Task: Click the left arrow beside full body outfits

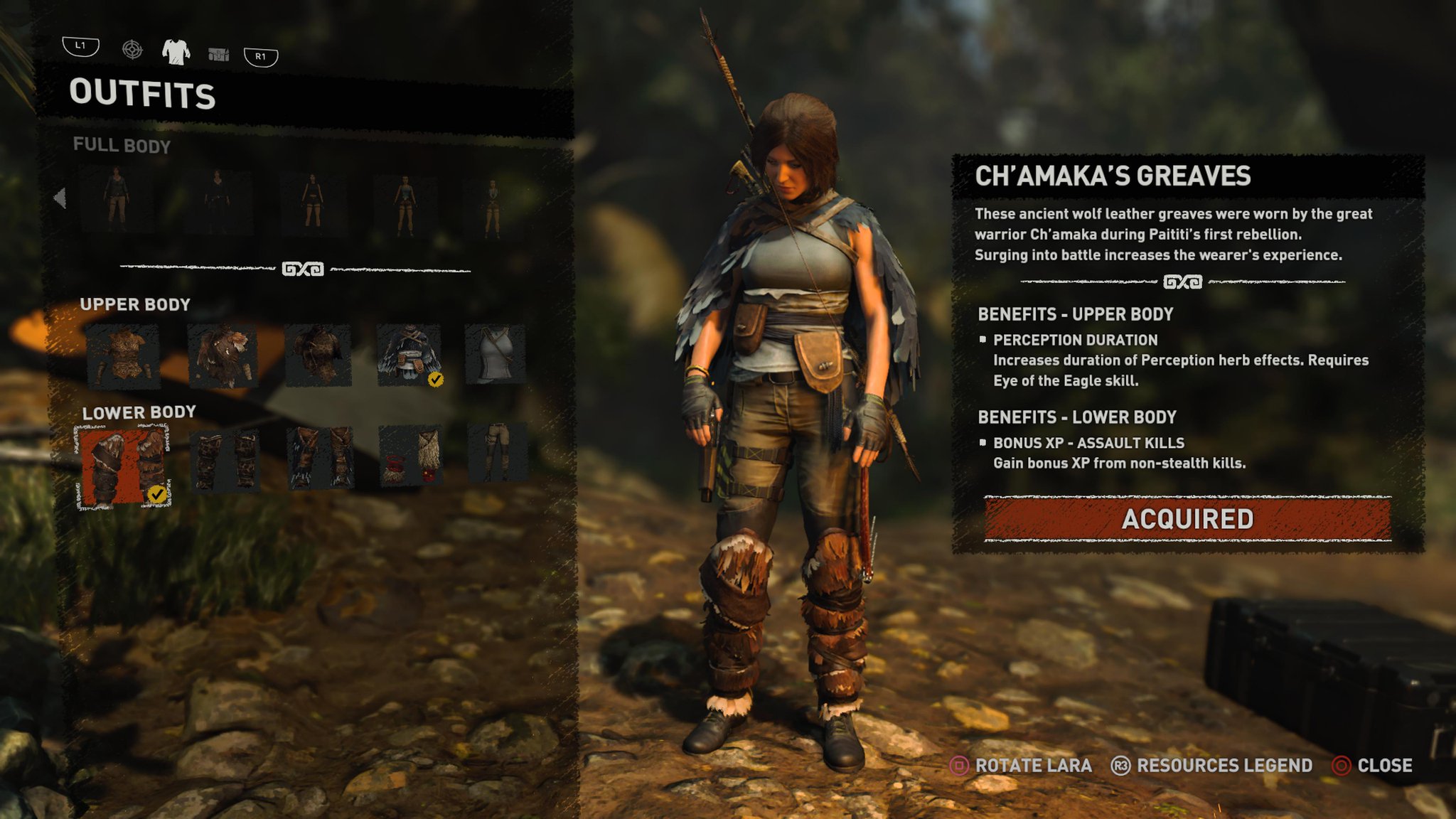Action: [60, 198]
